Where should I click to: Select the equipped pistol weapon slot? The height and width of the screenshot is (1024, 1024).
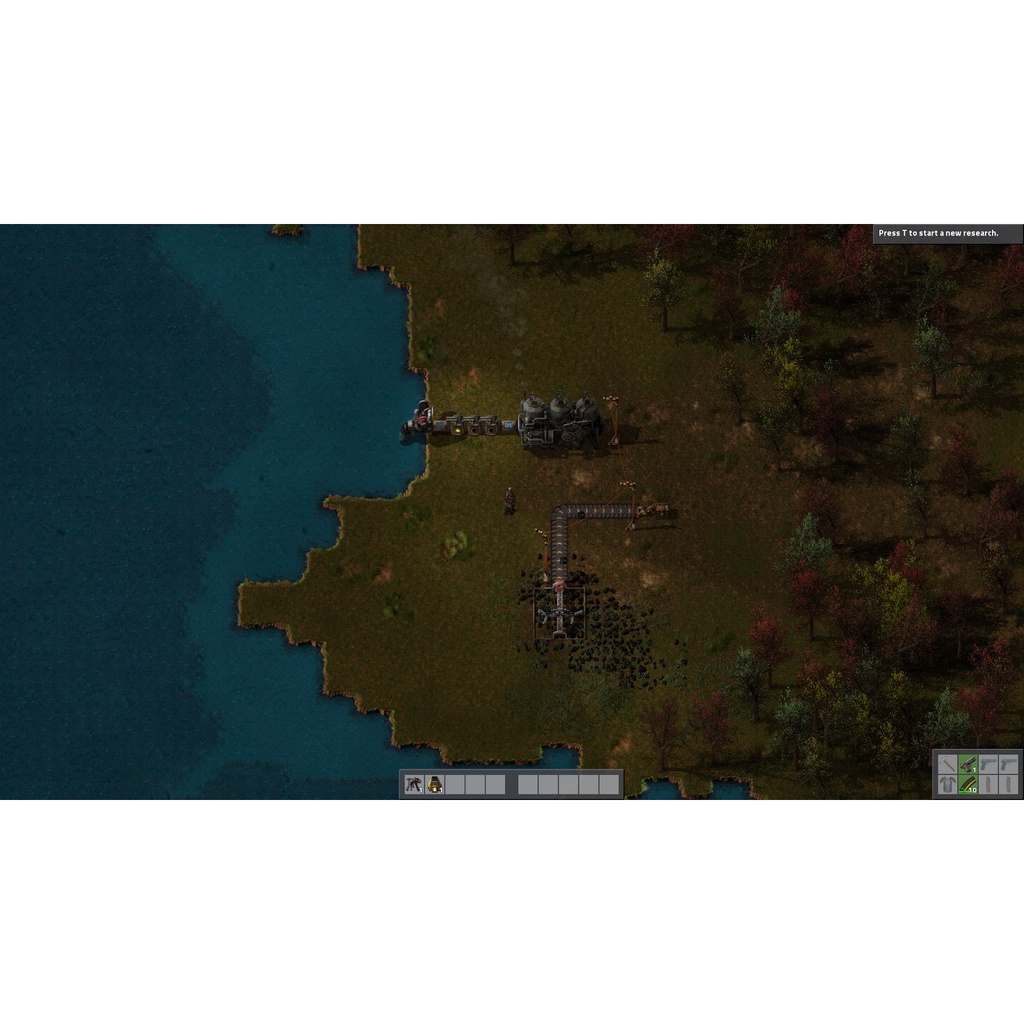coord(968,764)
